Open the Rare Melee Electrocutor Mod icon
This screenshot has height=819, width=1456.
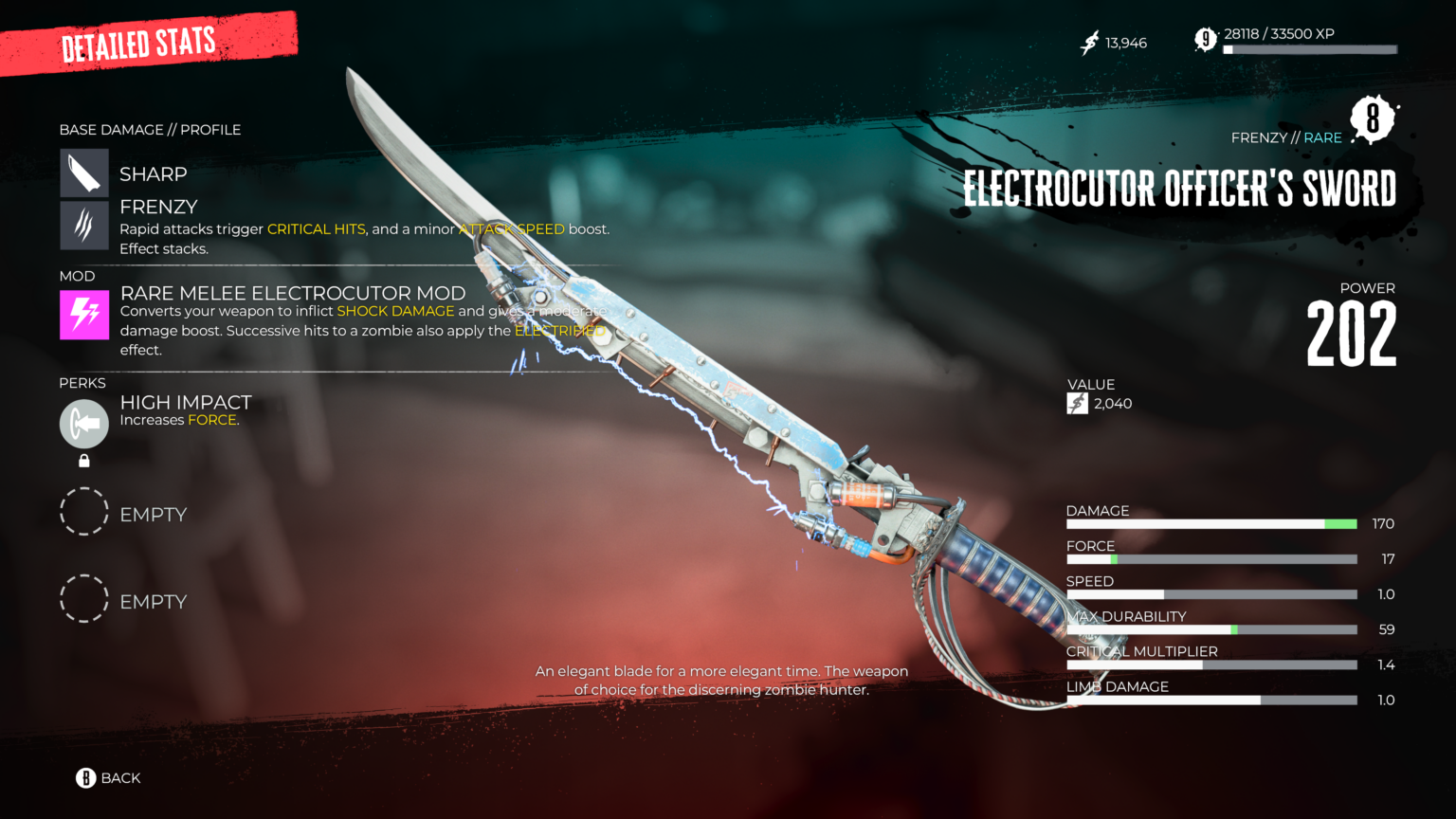(83, 312)
